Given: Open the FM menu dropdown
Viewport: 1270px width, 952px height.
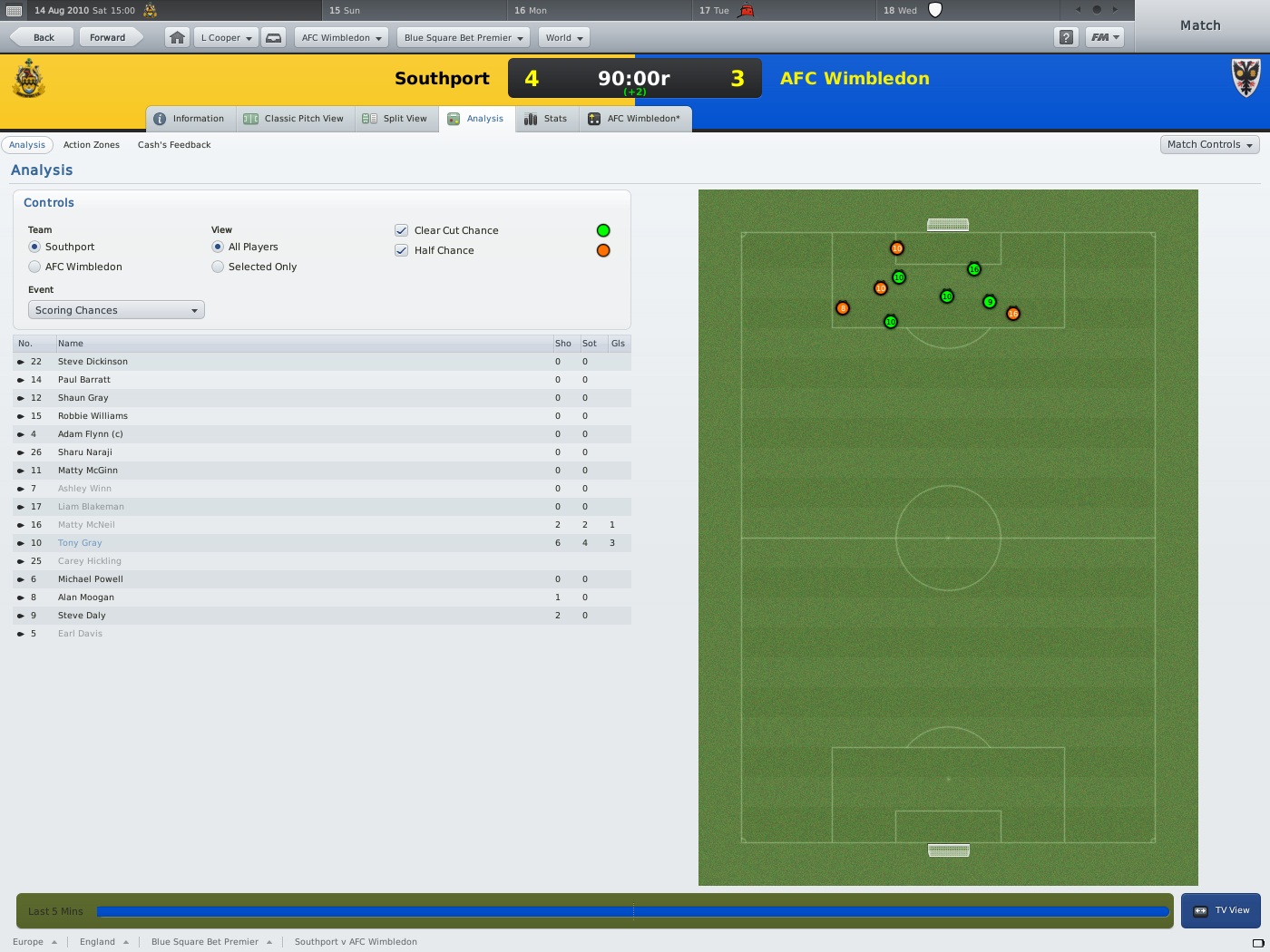Looking at the screenshot, I should click(1105, 37).
